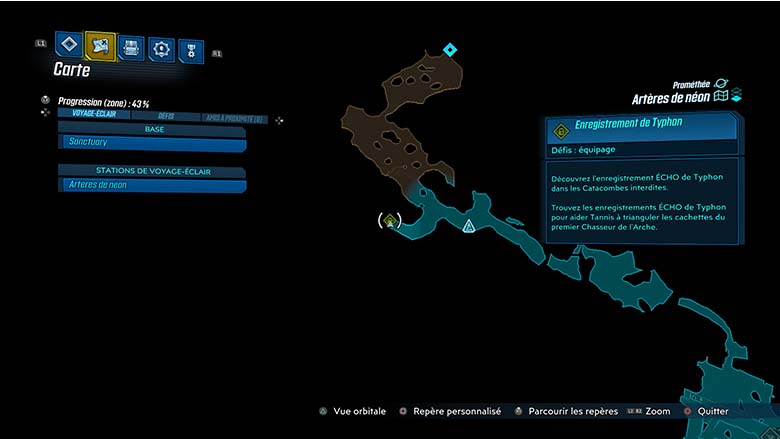Select the Typhon recording marker on map
This screenshot has width=780, height=439.
(391, 219)
